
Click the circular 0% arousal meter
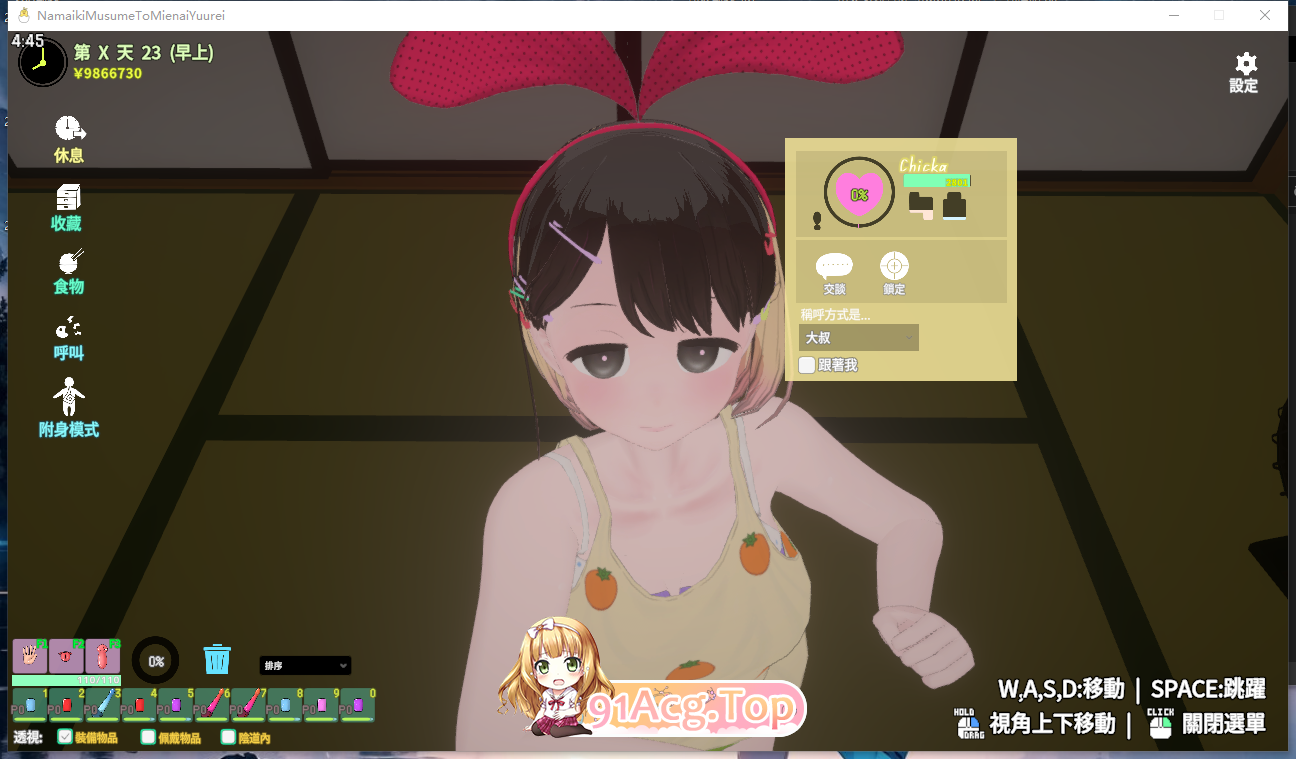pyautogui.click(x=155, y=660)
